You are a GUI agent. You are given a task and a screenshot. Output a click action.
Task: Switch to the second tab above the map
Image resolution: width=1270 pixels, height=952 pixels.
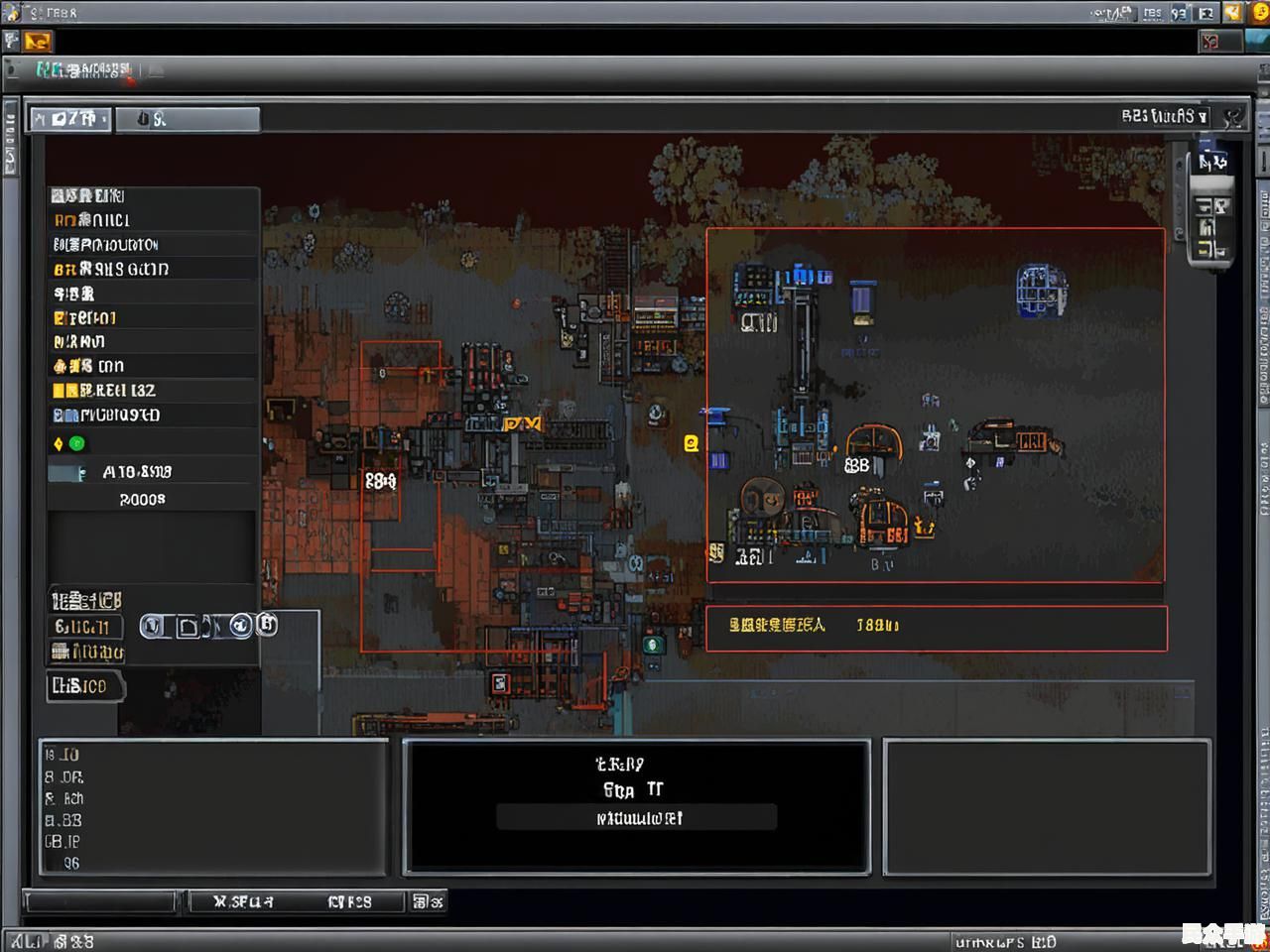[188, 120]
